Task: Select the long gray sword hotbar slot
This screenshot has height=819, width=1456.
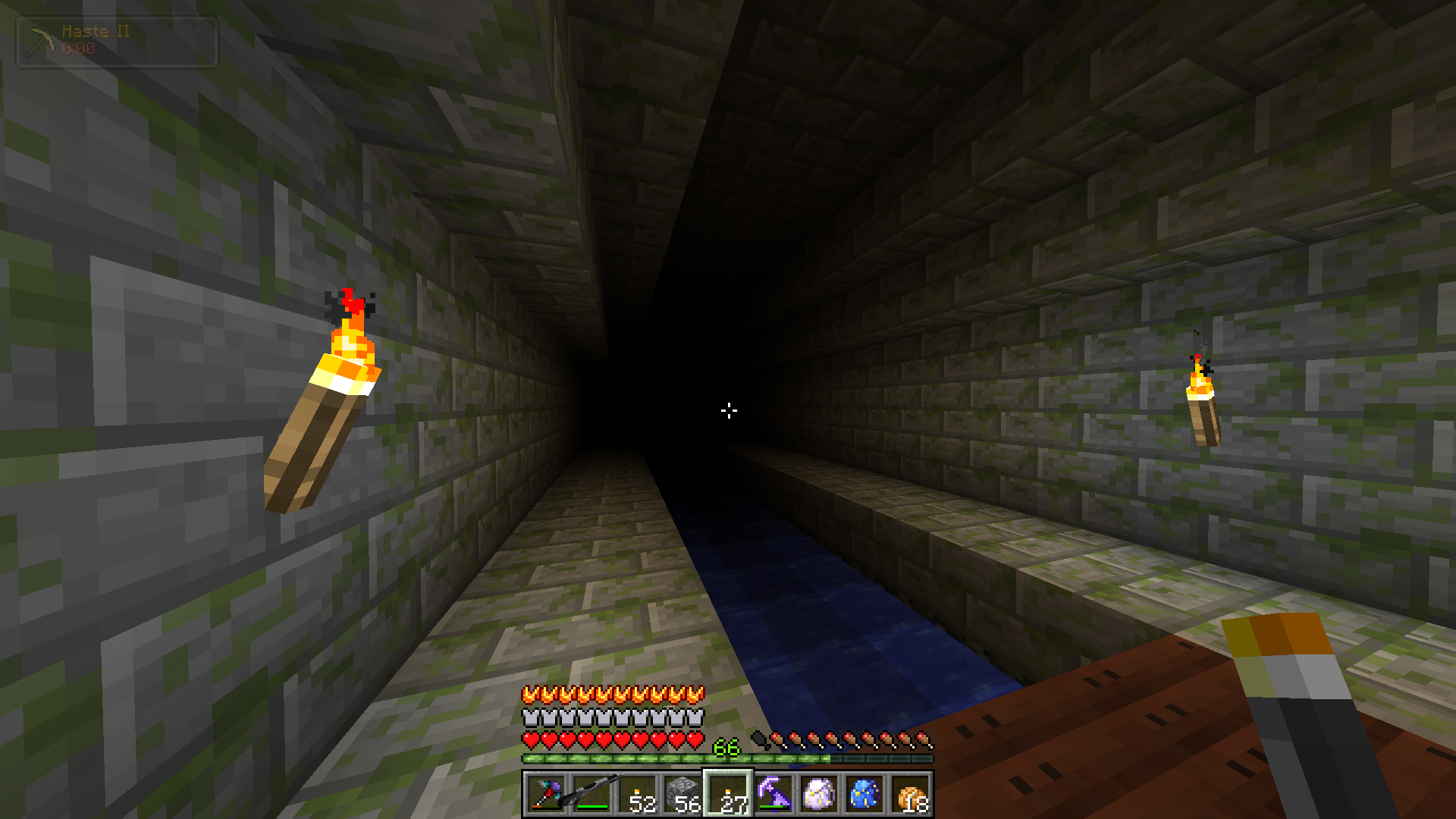Action: 591,794
